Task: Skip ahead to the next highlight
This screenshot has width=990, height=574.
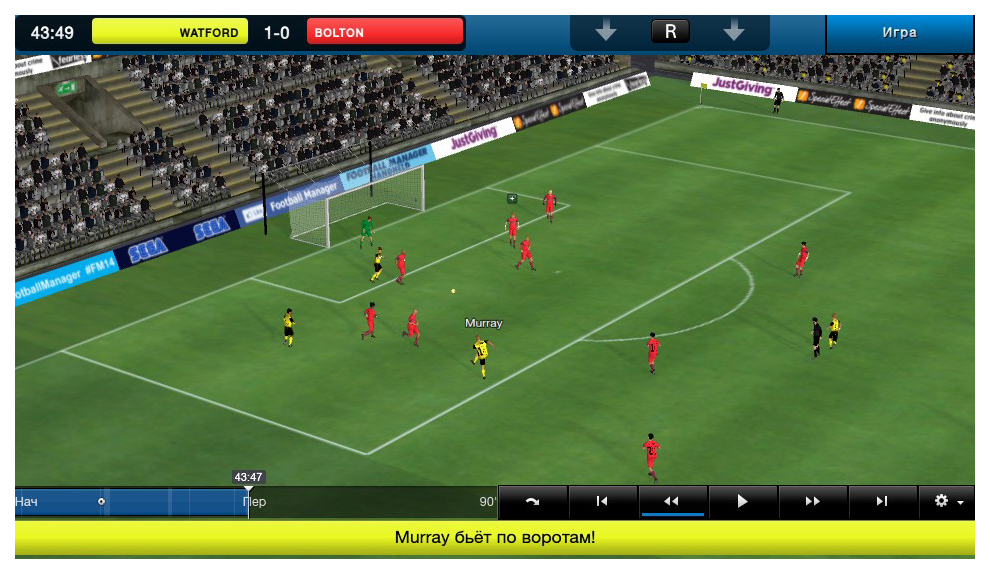Action: 882,501
